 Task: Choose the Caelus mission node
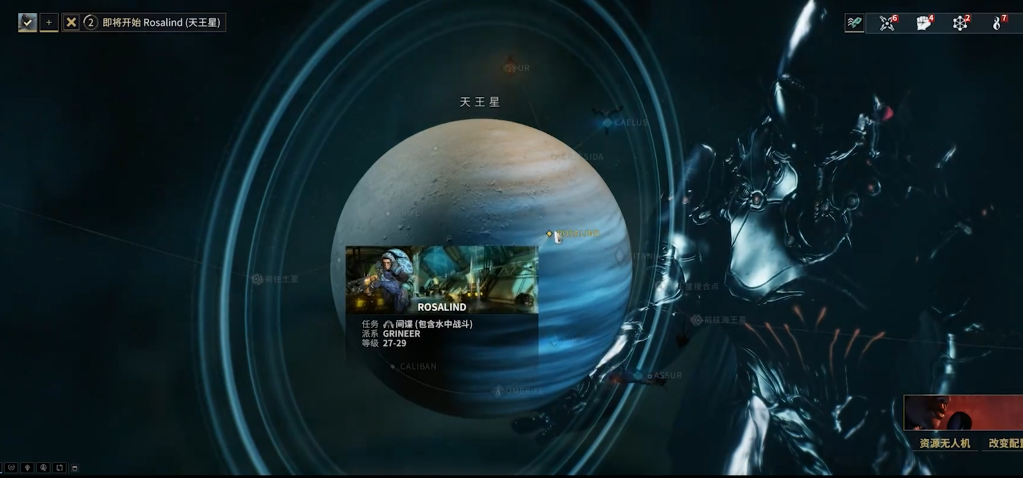pos(607,122)
